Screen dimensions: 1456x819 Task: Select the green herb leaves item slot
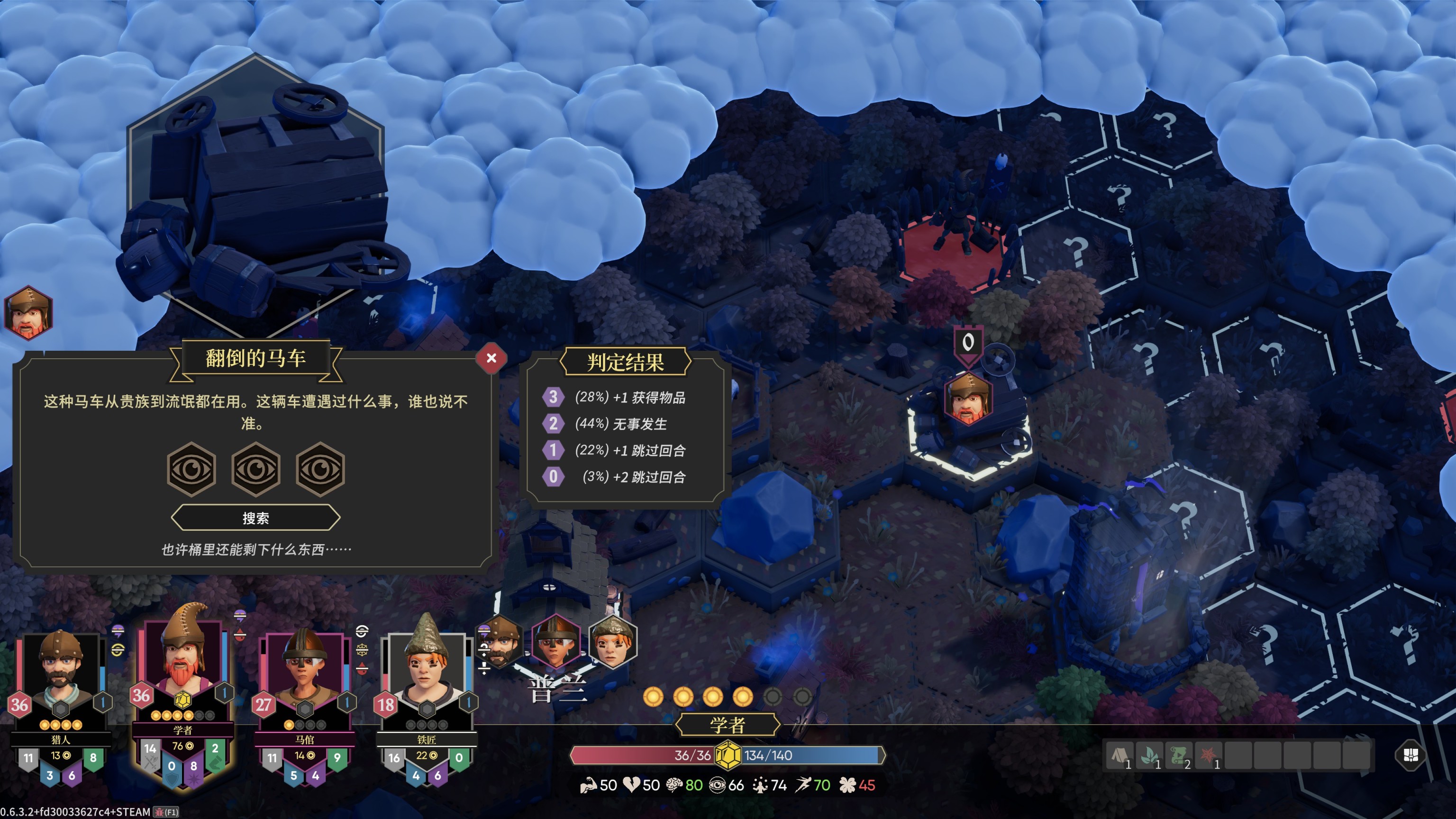pos(1149,755)
